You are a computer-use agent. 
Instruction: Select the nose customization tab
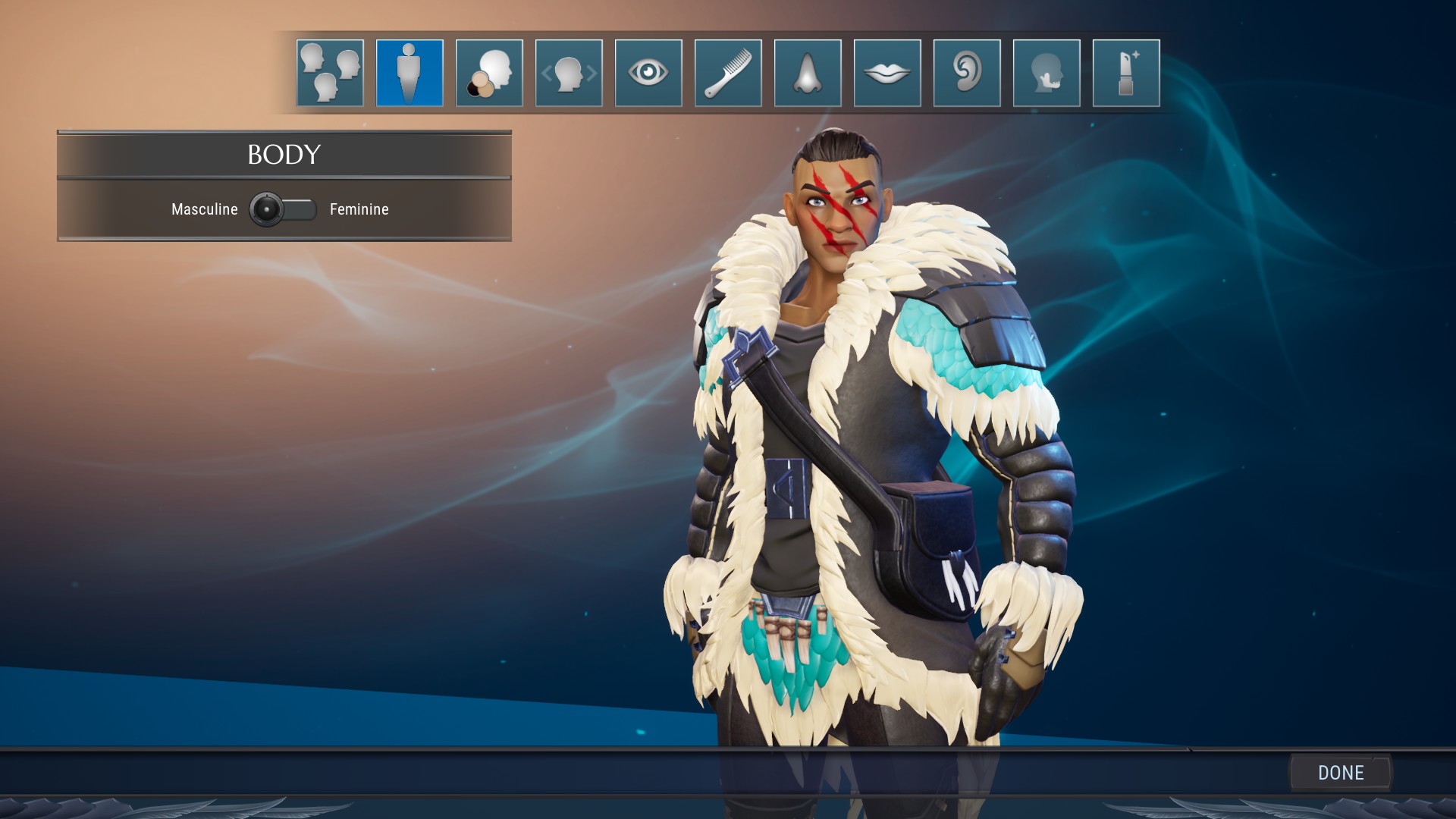[x=808, y=73]
